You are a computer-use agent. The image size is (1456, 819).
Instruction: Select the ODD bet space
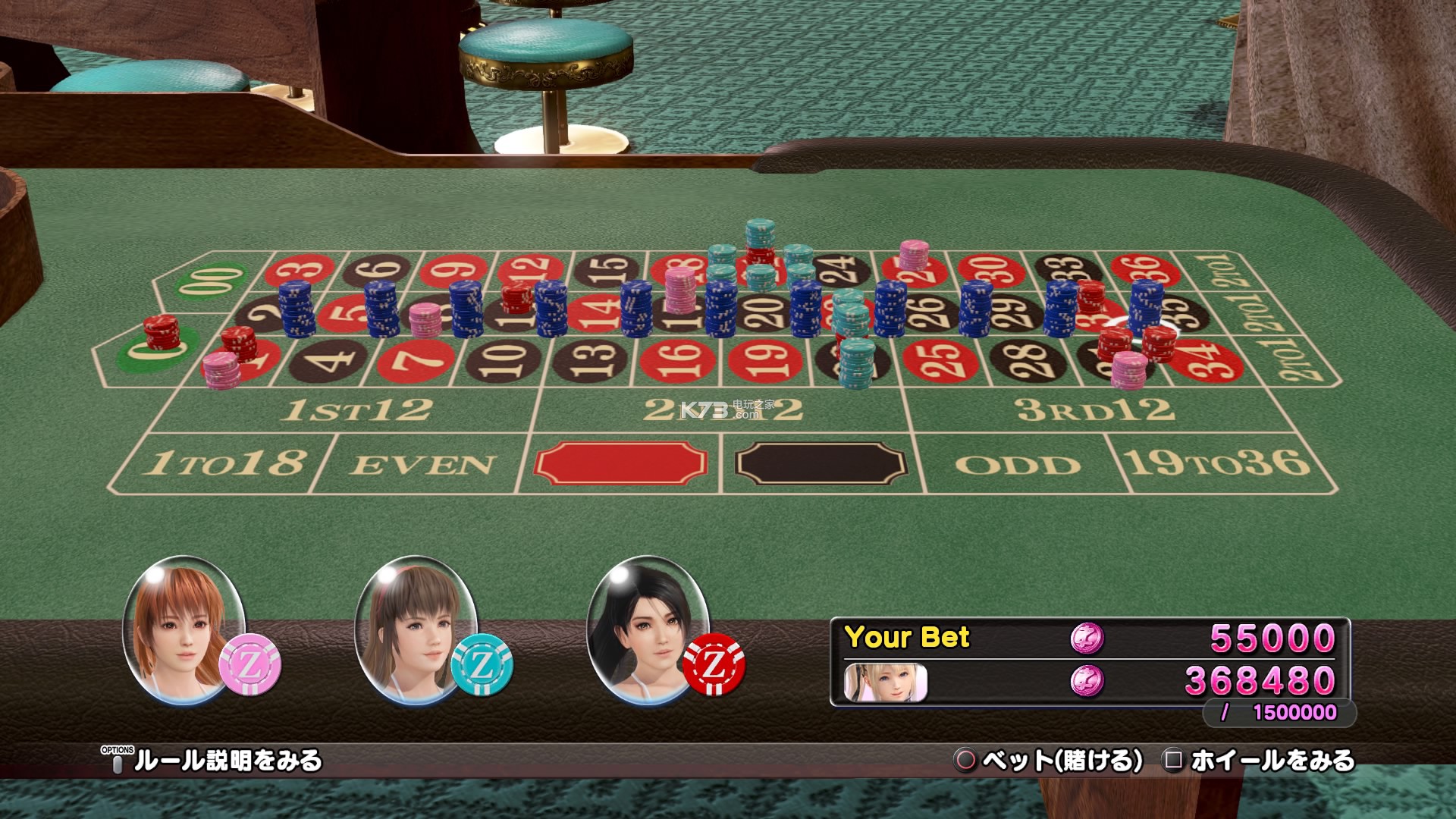1018,464
